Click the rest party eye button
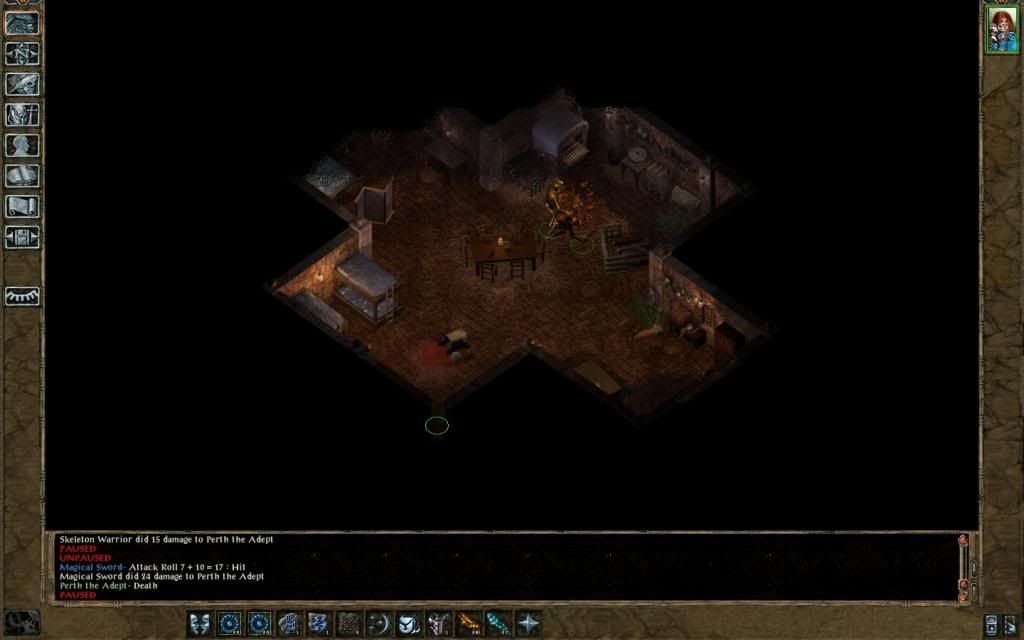This screenshot has height=640, width=1024. pos(22,296)
